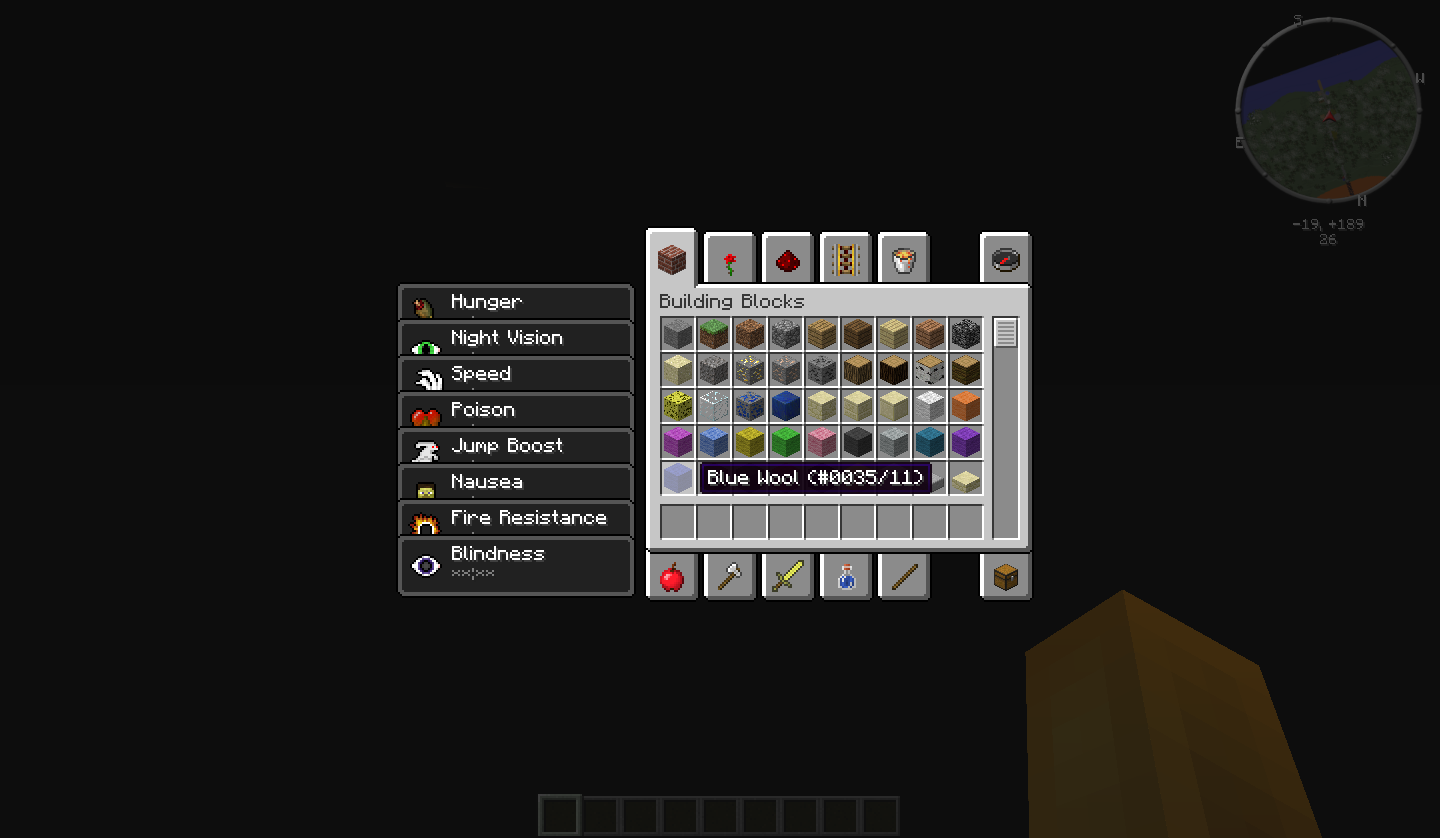Open the survival Inventory tab (chest icon)
1440x838 pixels.
point(1005,576)
